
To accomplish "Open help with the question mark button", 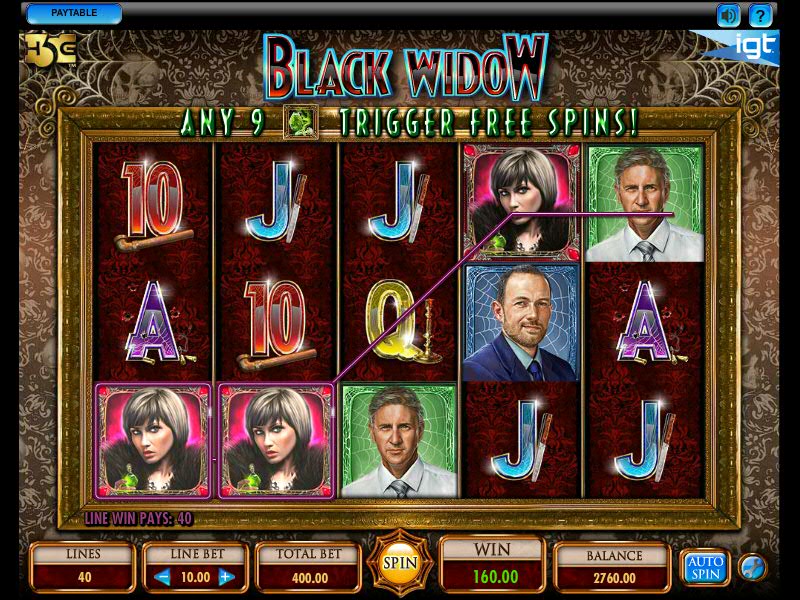I will [x=761, y=15].
